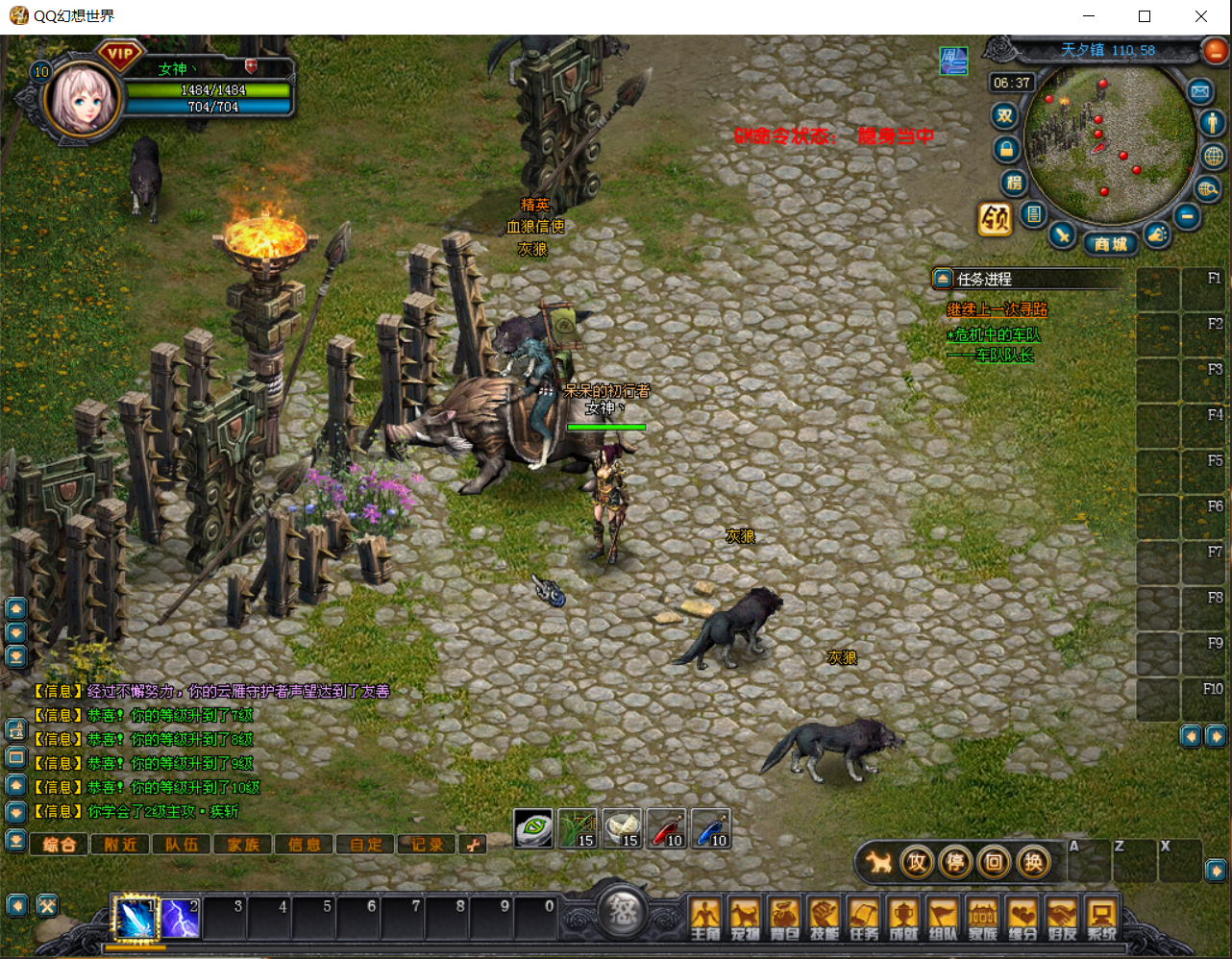
Task: Activate the lightning bolt skill slot
Action: click(180, 919)
